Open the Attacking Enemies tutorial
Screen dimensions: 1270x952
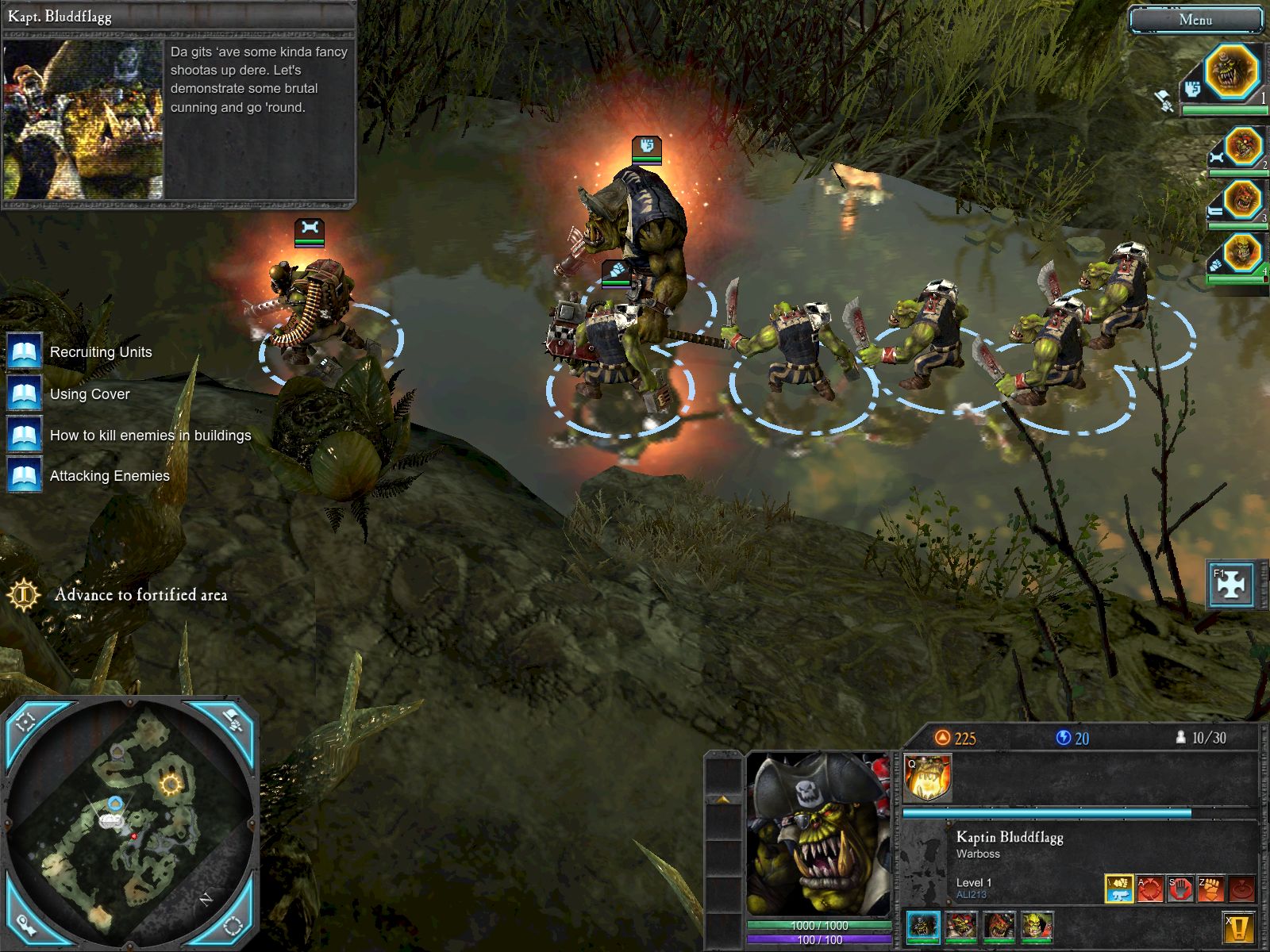click(x=110, y=476)
